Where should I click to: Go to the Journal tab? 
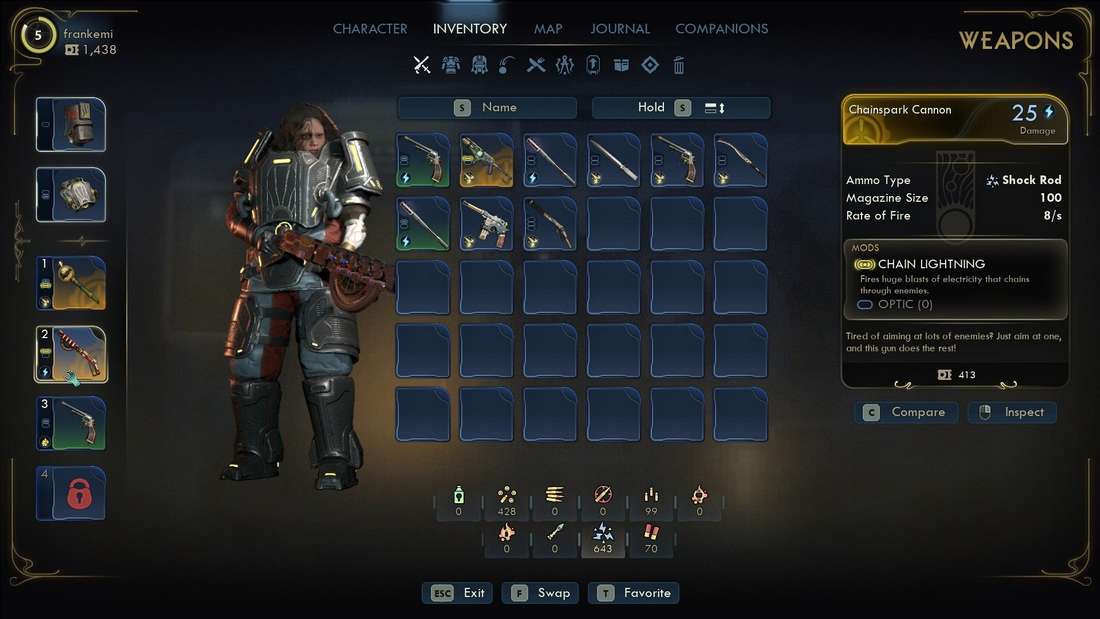[620, 29]
